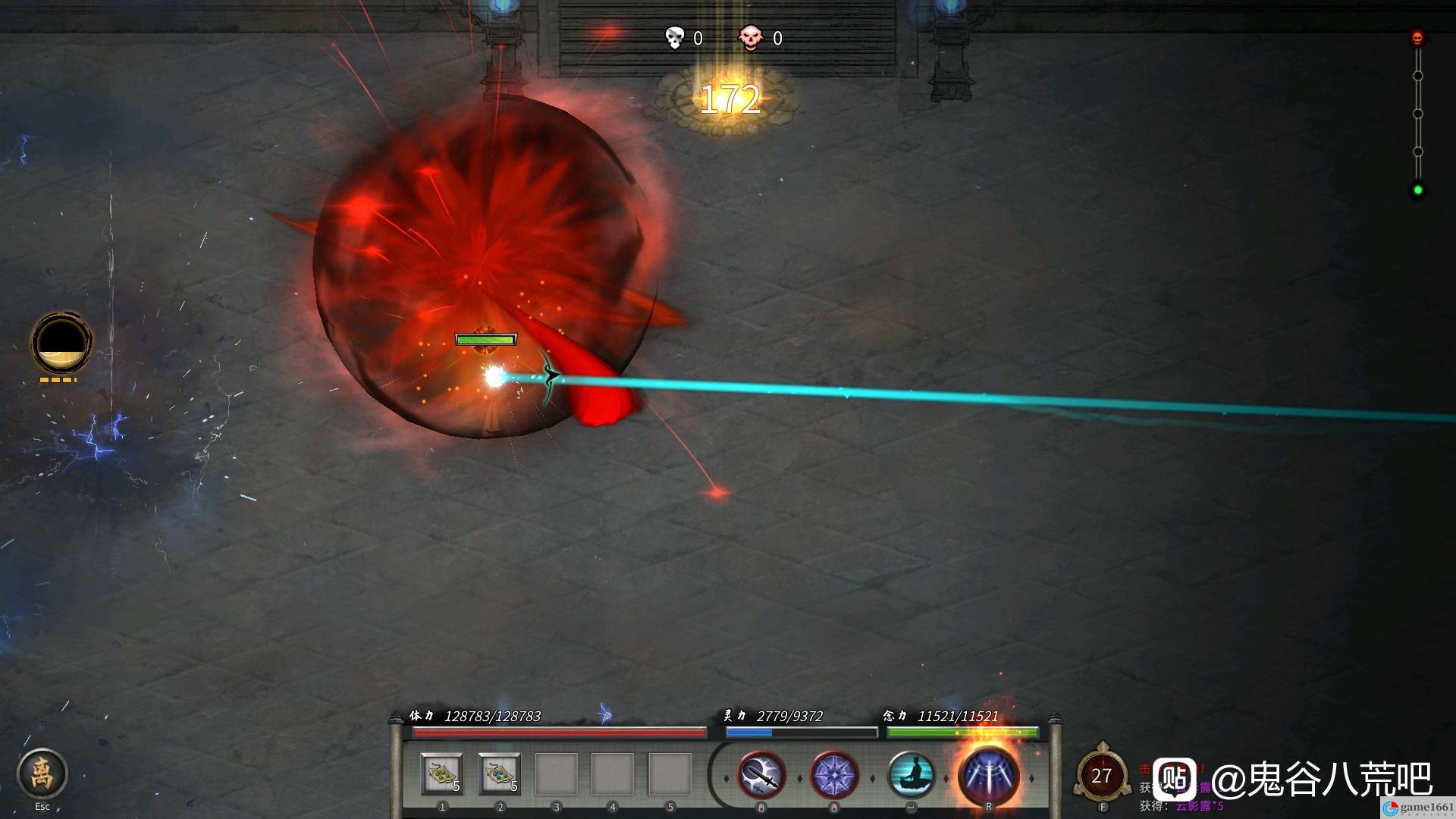Click the red orb showing 27
The image size is (1456, 819).
1101,776
